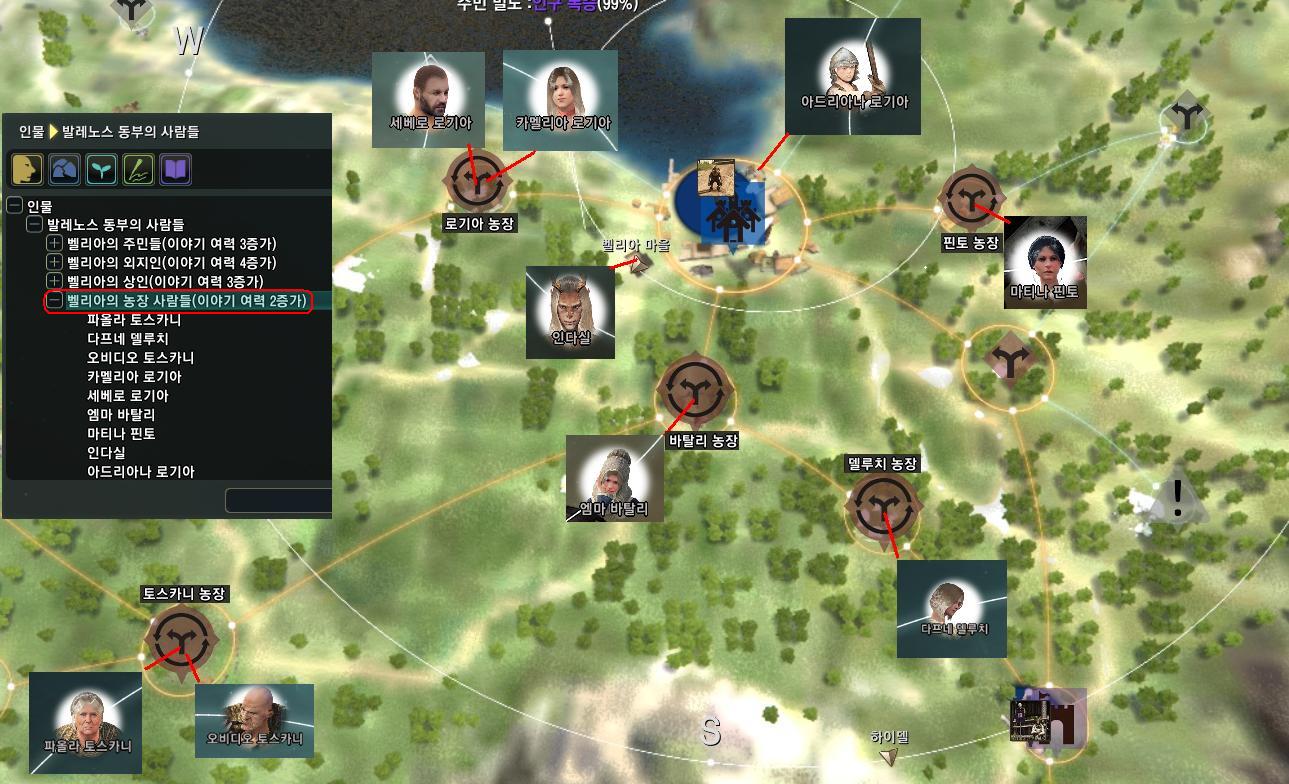Expand 벨리아의 주민들 category

tap(55, 243)
